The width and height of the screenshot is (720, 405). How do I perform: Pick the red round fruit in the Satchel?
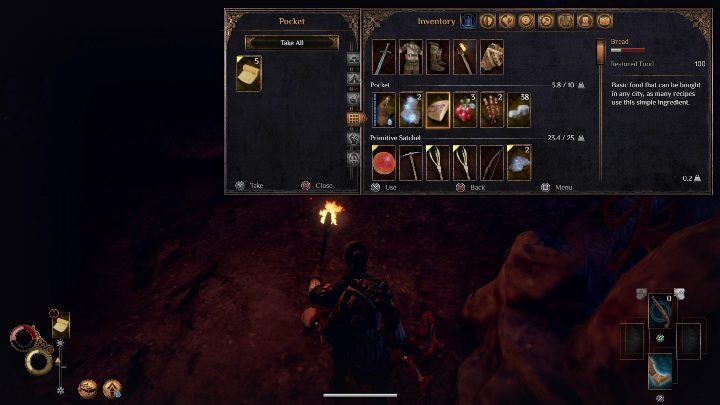(x=384, y=162)
